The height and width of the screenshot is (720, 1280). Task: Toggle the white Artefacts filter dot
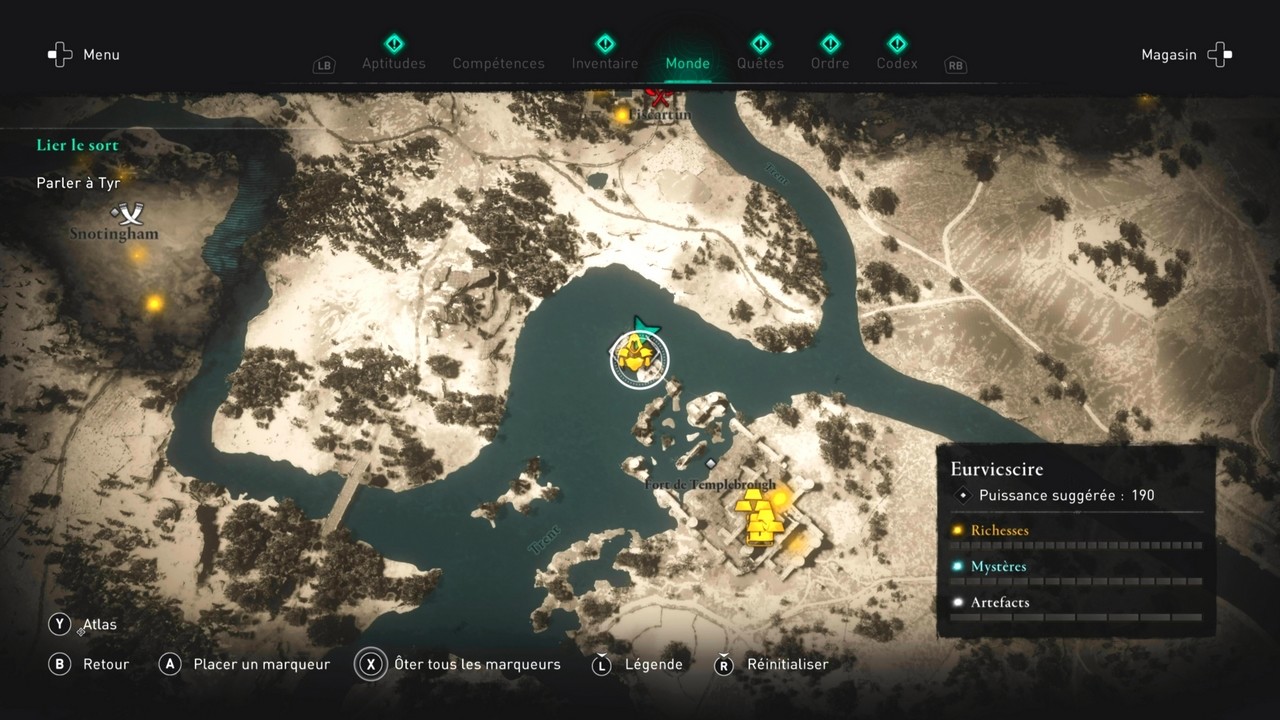(x=957, y=602)
